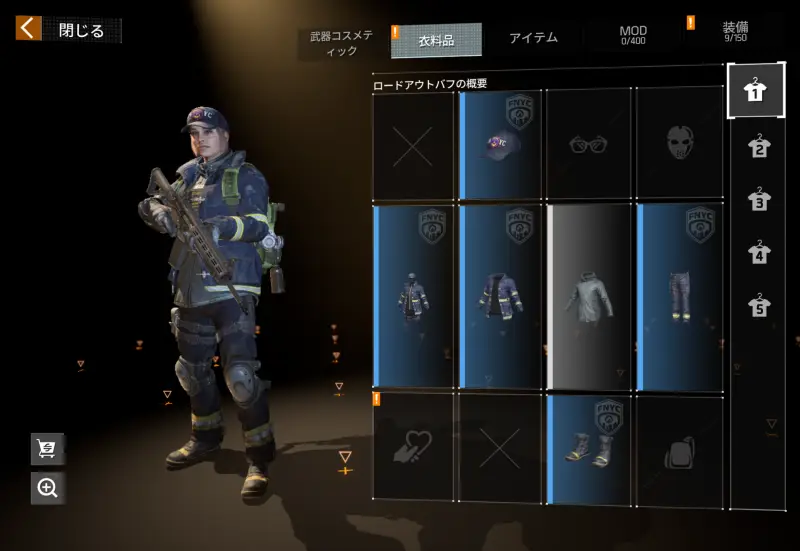Switch to the MOD tab
The width and height of the screenshot is (800, 551).
click(x=633, y=36)
